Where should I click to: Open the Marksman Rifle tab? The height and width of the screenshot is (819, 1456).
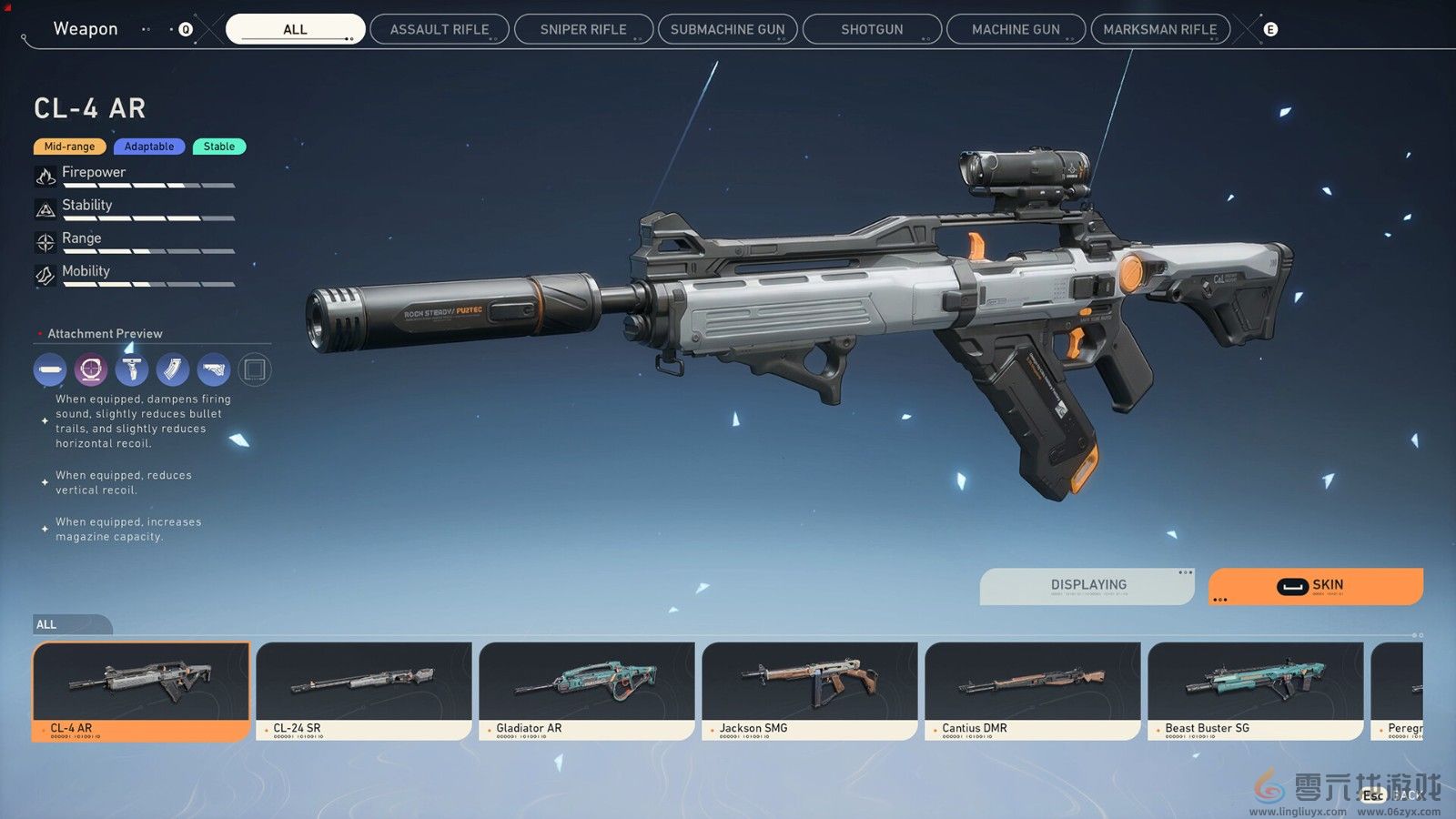[x=1159, y=29]
